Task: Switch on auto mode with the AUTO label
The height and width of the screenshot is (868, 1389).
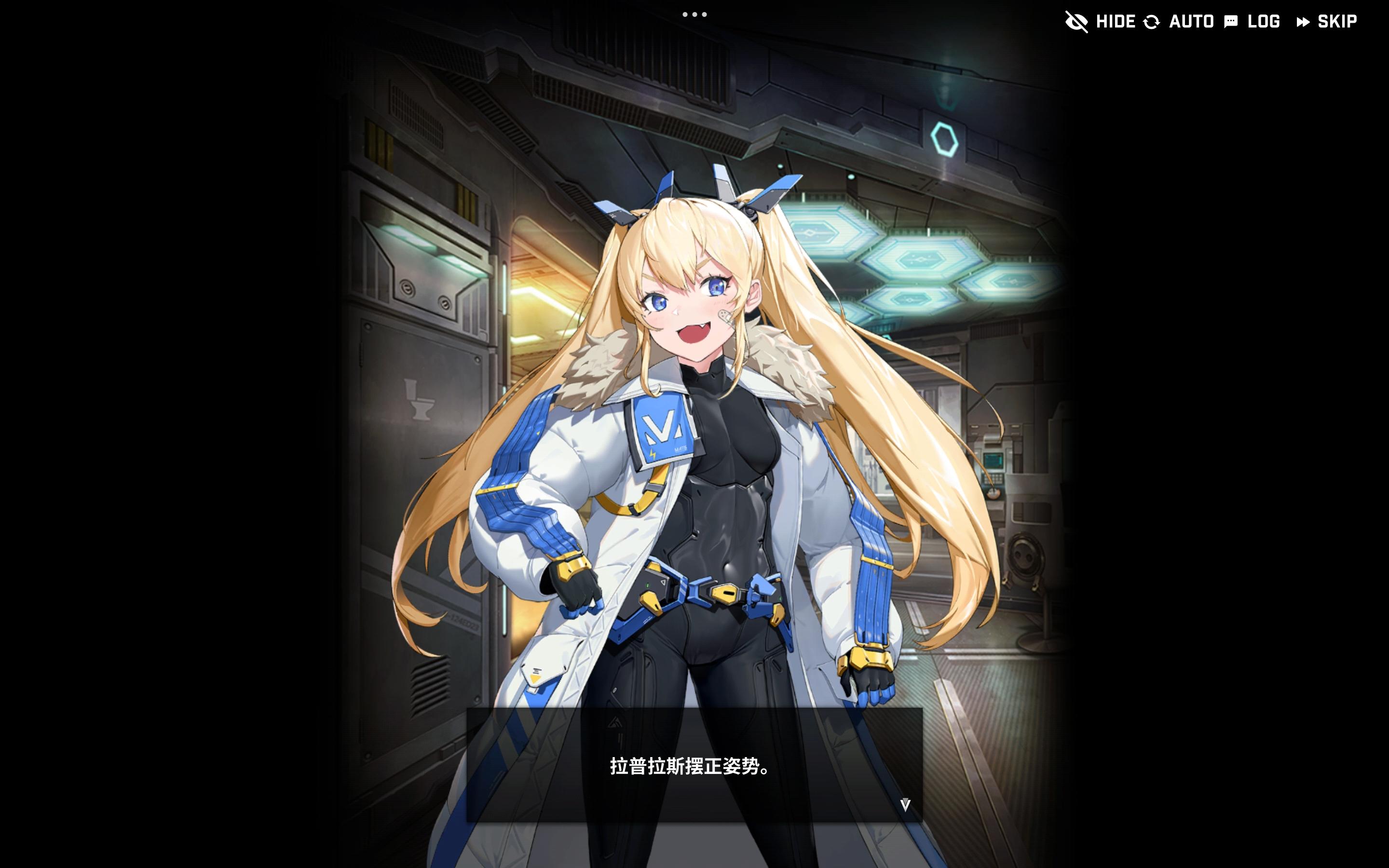Action: tap(1191, 21)
